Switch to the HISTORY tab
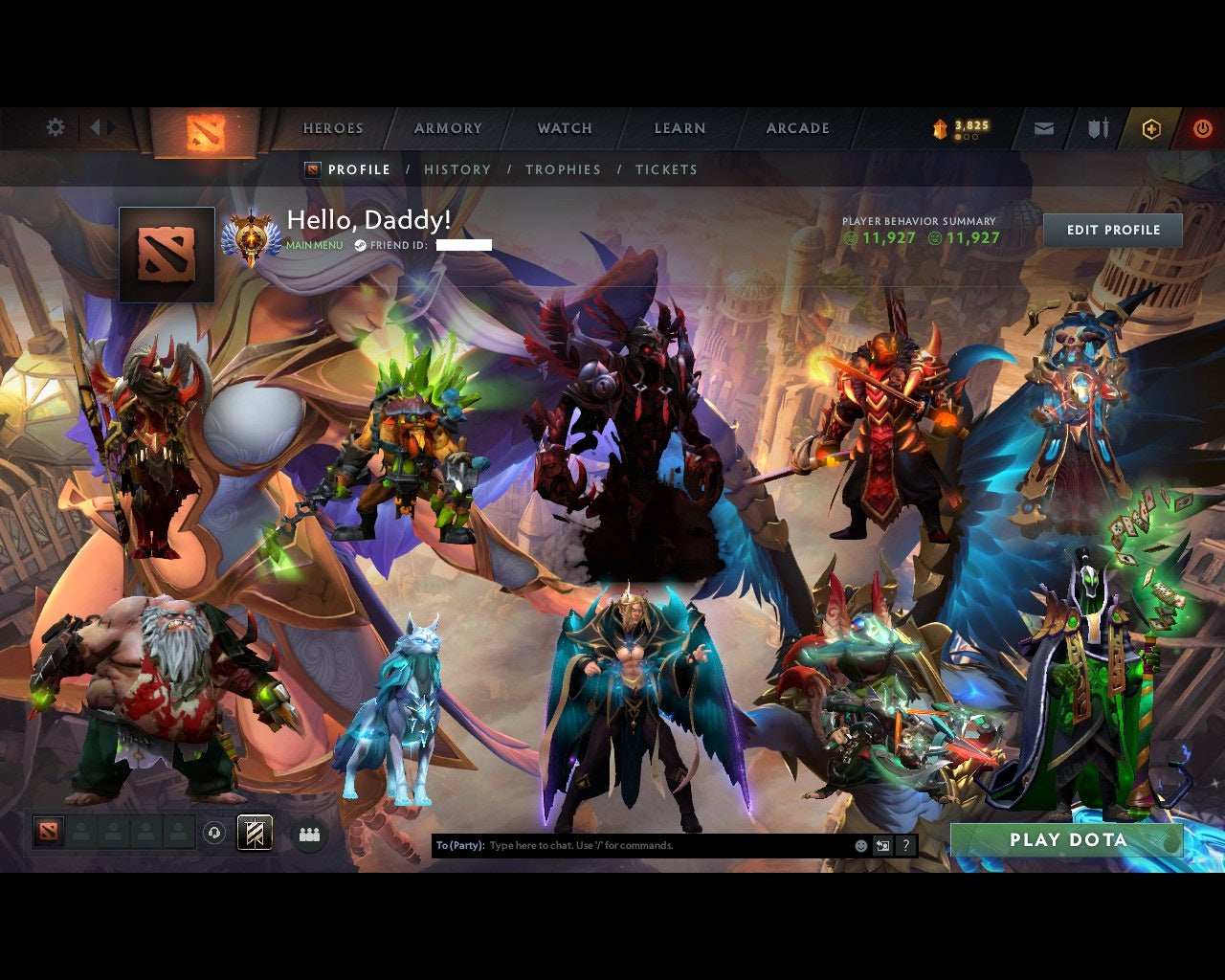Image resolution: width=1225 pixels, height=980 pixels. [x=457, y=169]
